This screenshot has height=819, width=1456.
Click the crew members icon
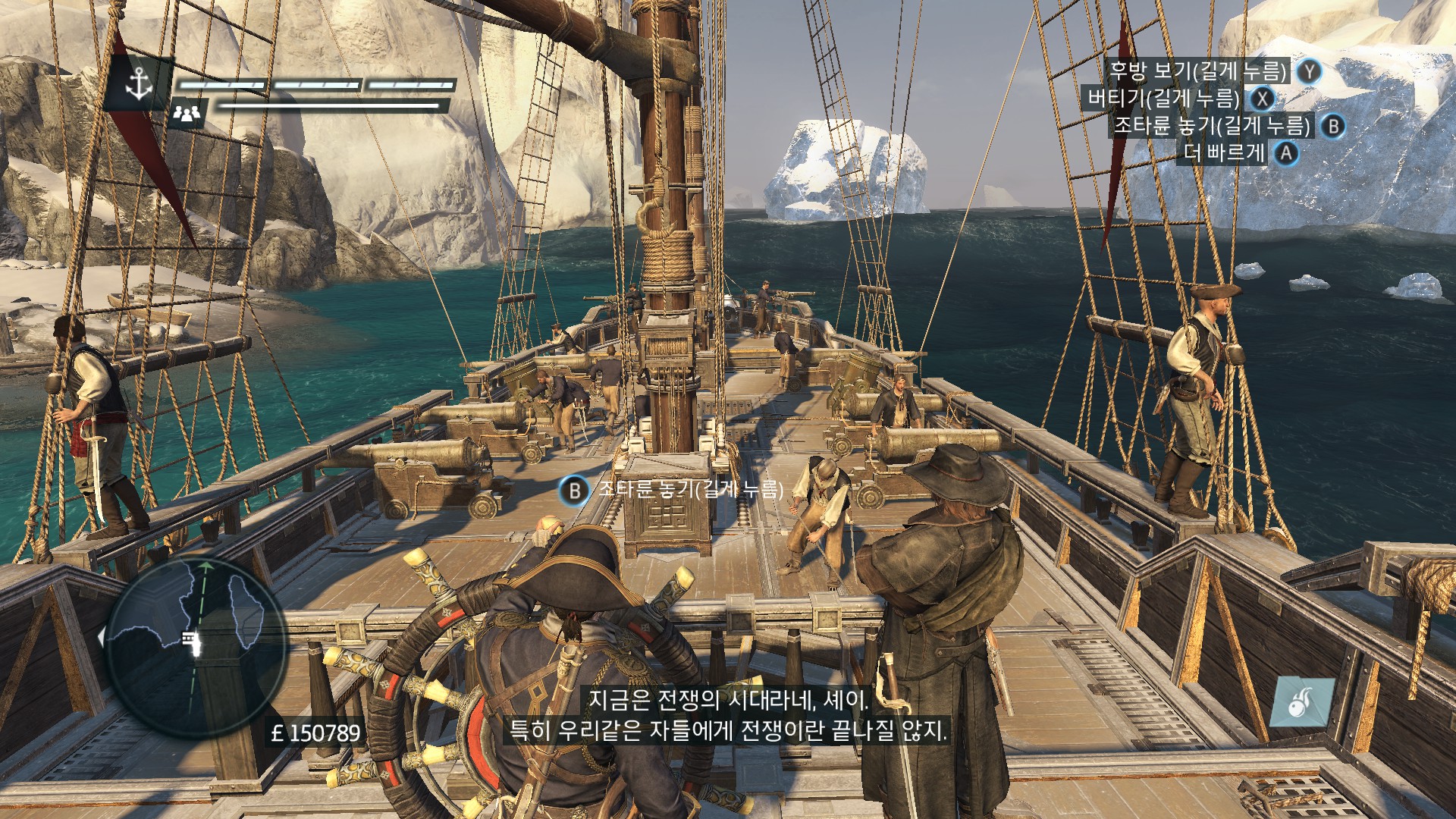(187, 113)
